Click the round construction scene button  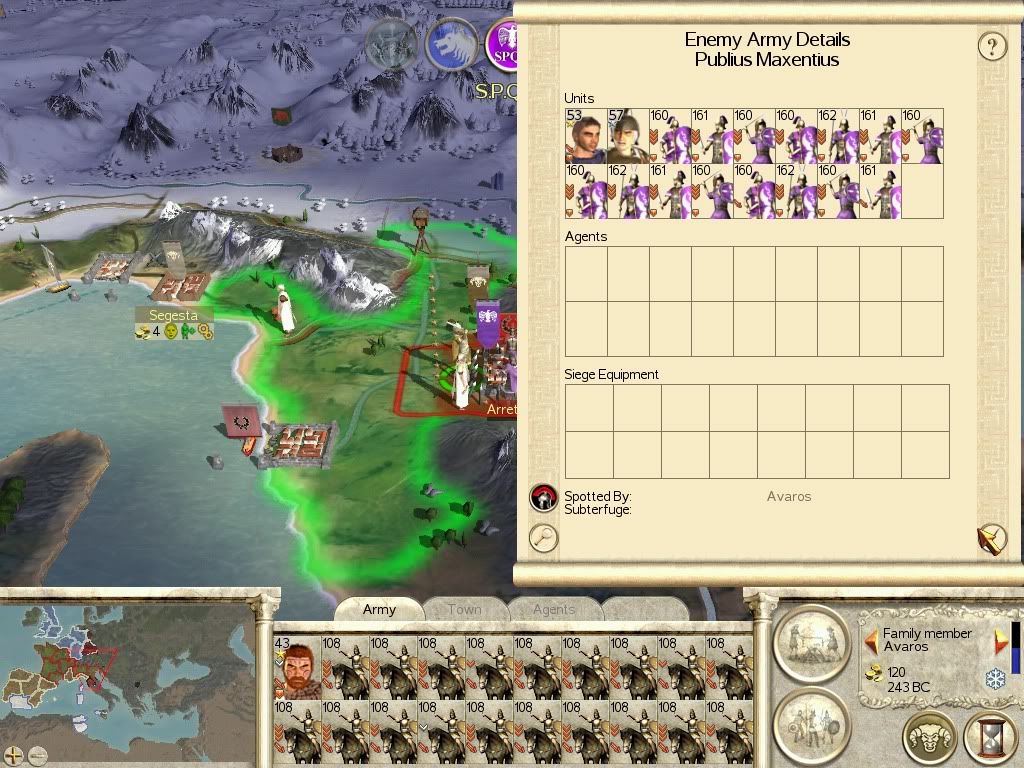(811, 641)
